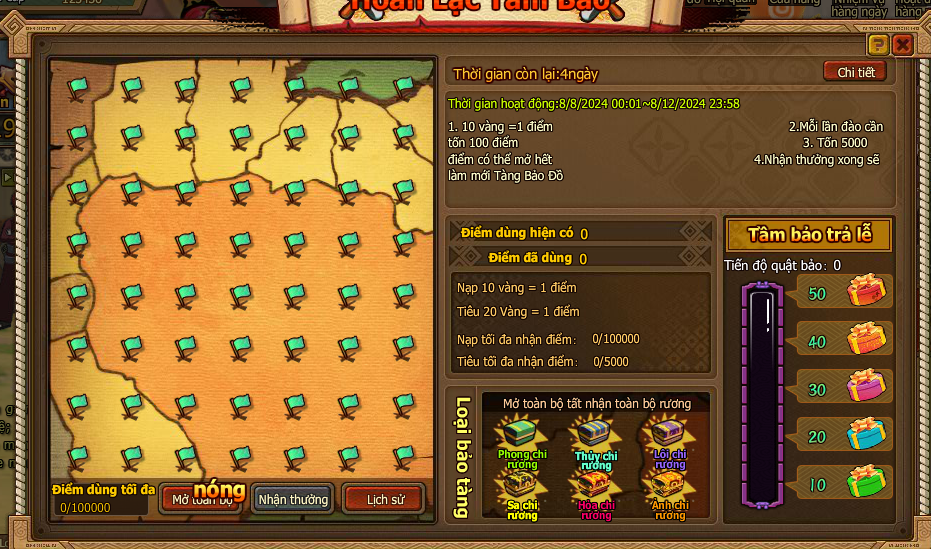This screenshot has width=931, height=549.
Task: Select the 40-point orange gift box
Action: [866, 339]
